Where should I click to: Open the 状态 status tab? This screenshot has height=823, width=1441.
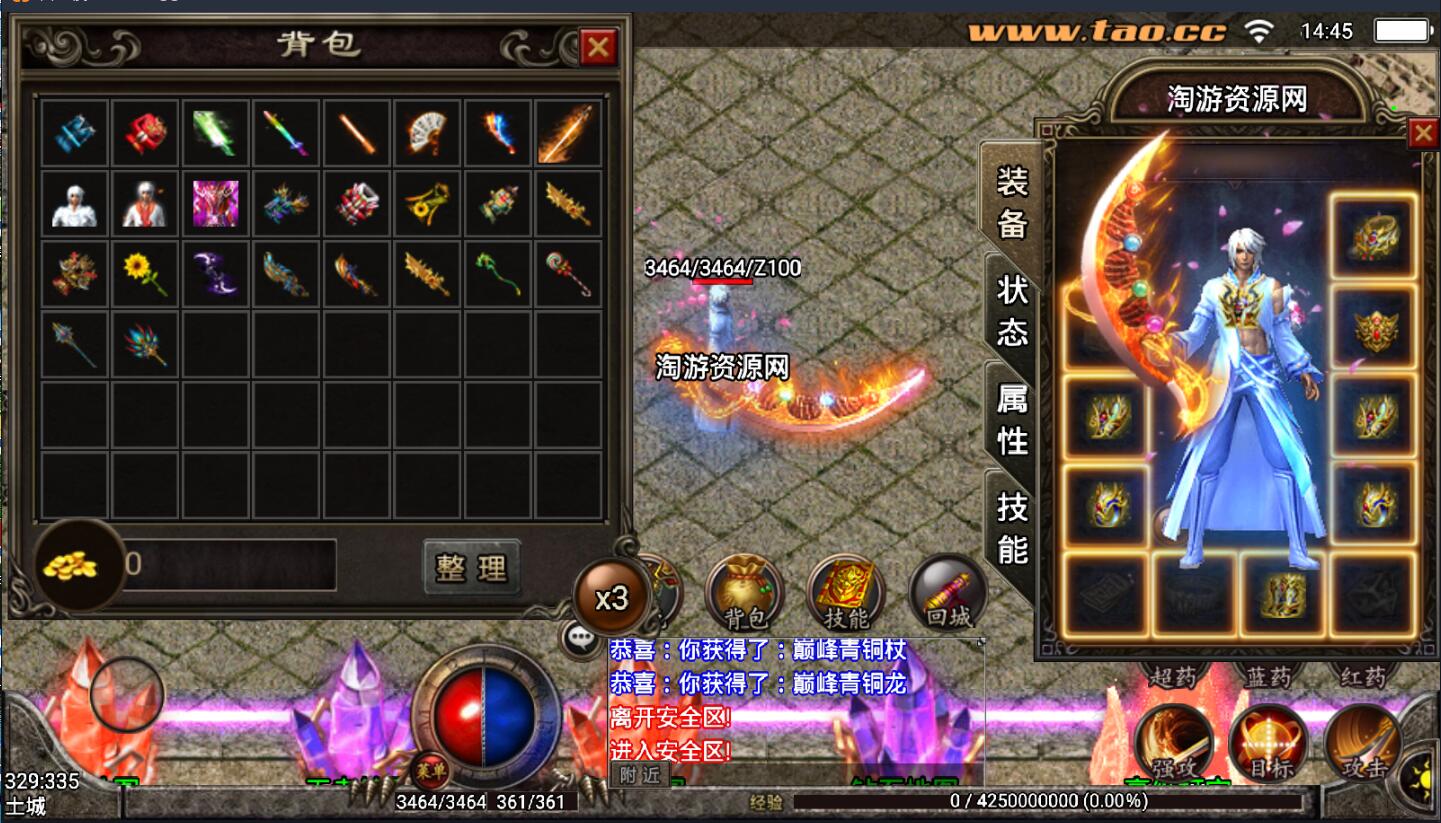tap(1012, 311)
